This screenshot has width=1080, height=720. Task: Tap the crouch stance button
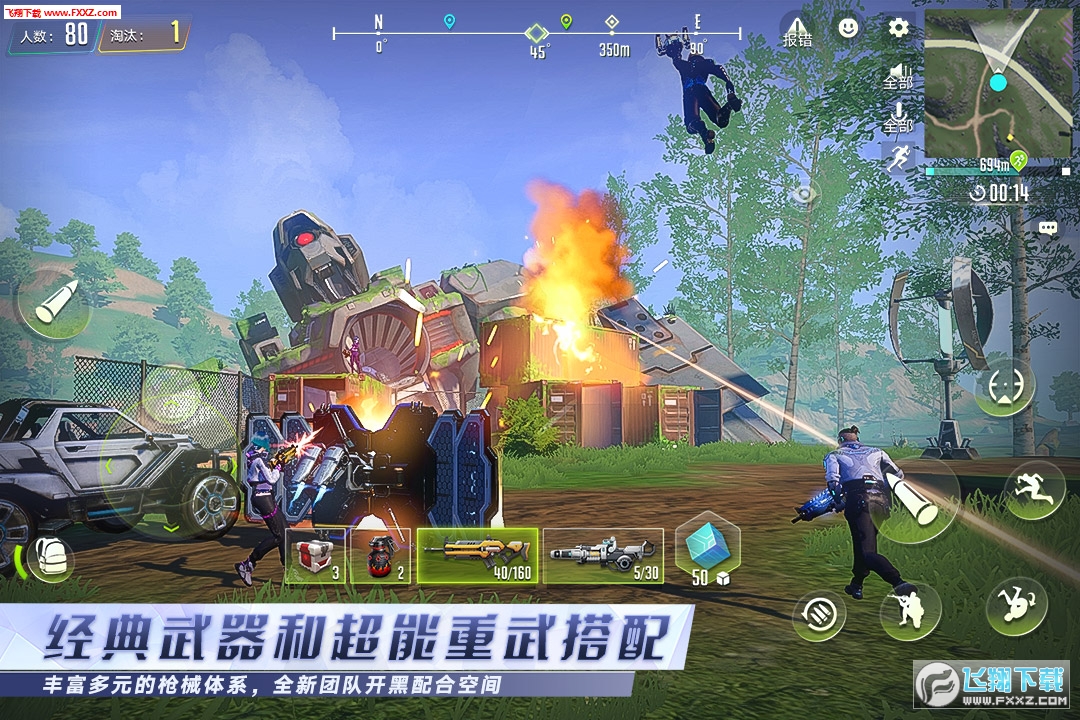[910, 609]
